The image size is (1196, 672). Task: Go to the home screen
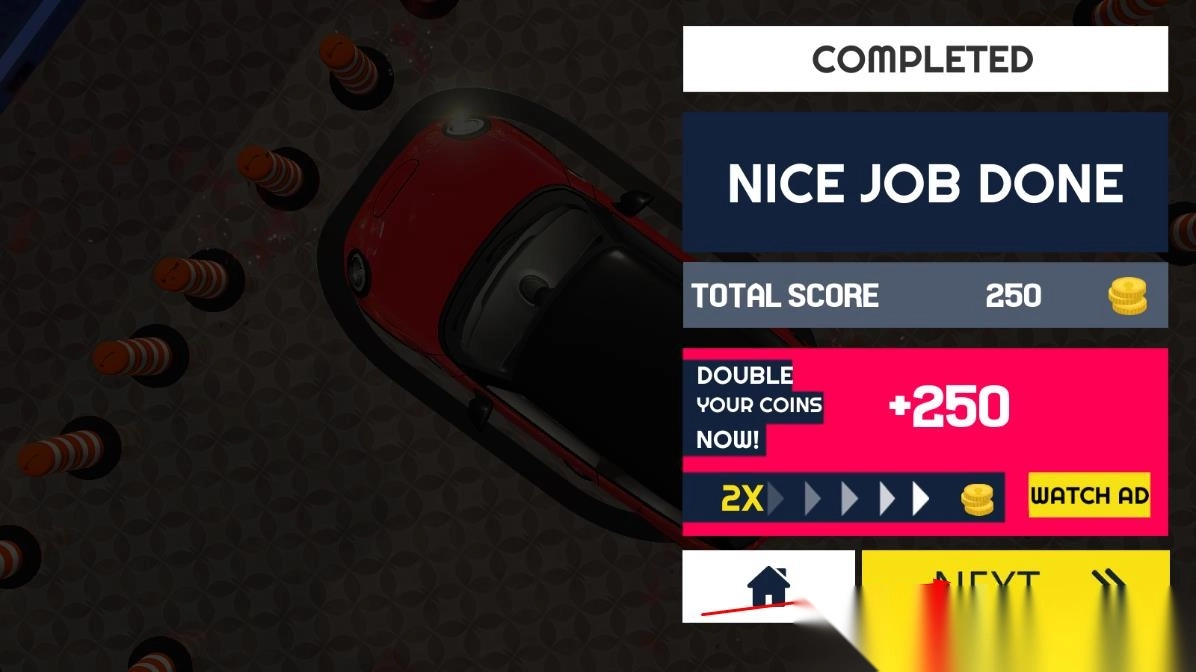click(x=767, y=584)
